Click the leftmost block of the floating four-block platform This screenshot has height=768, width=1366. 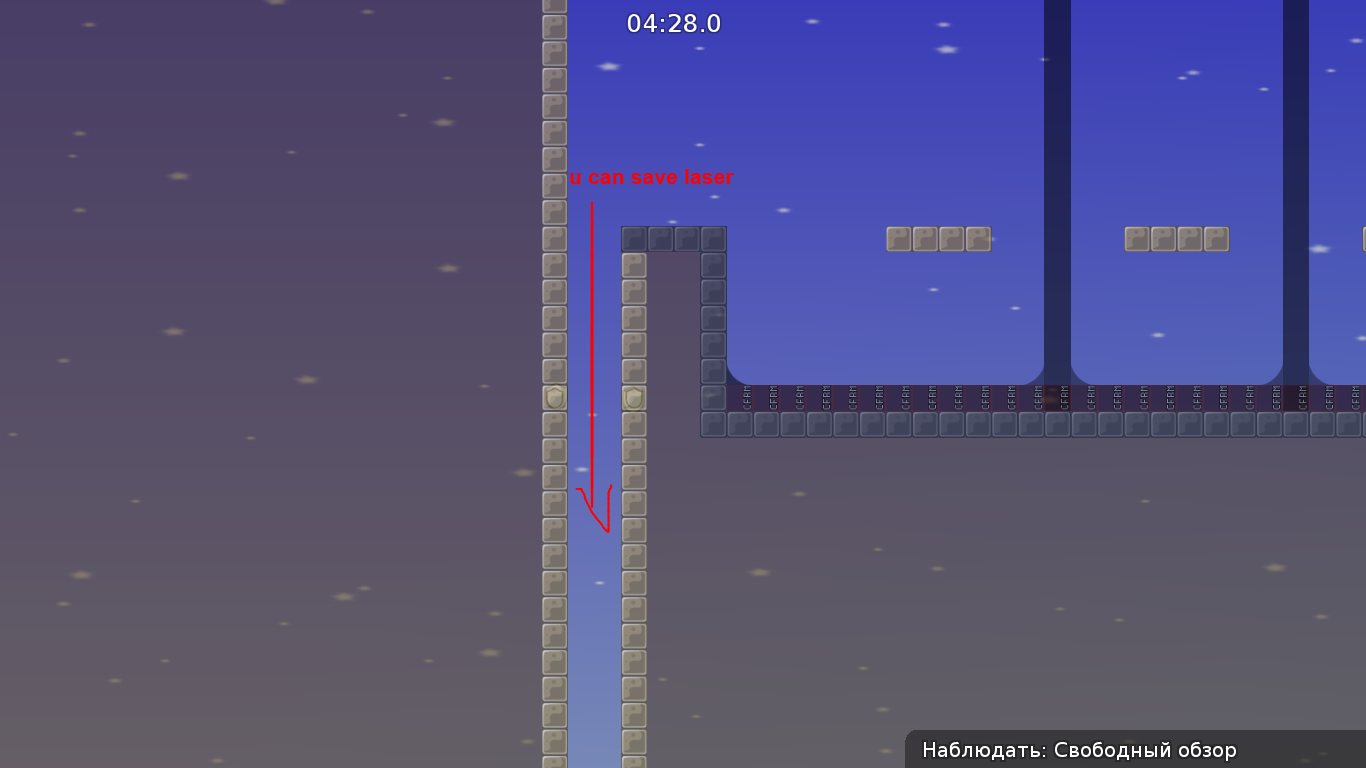click(897, 238)
